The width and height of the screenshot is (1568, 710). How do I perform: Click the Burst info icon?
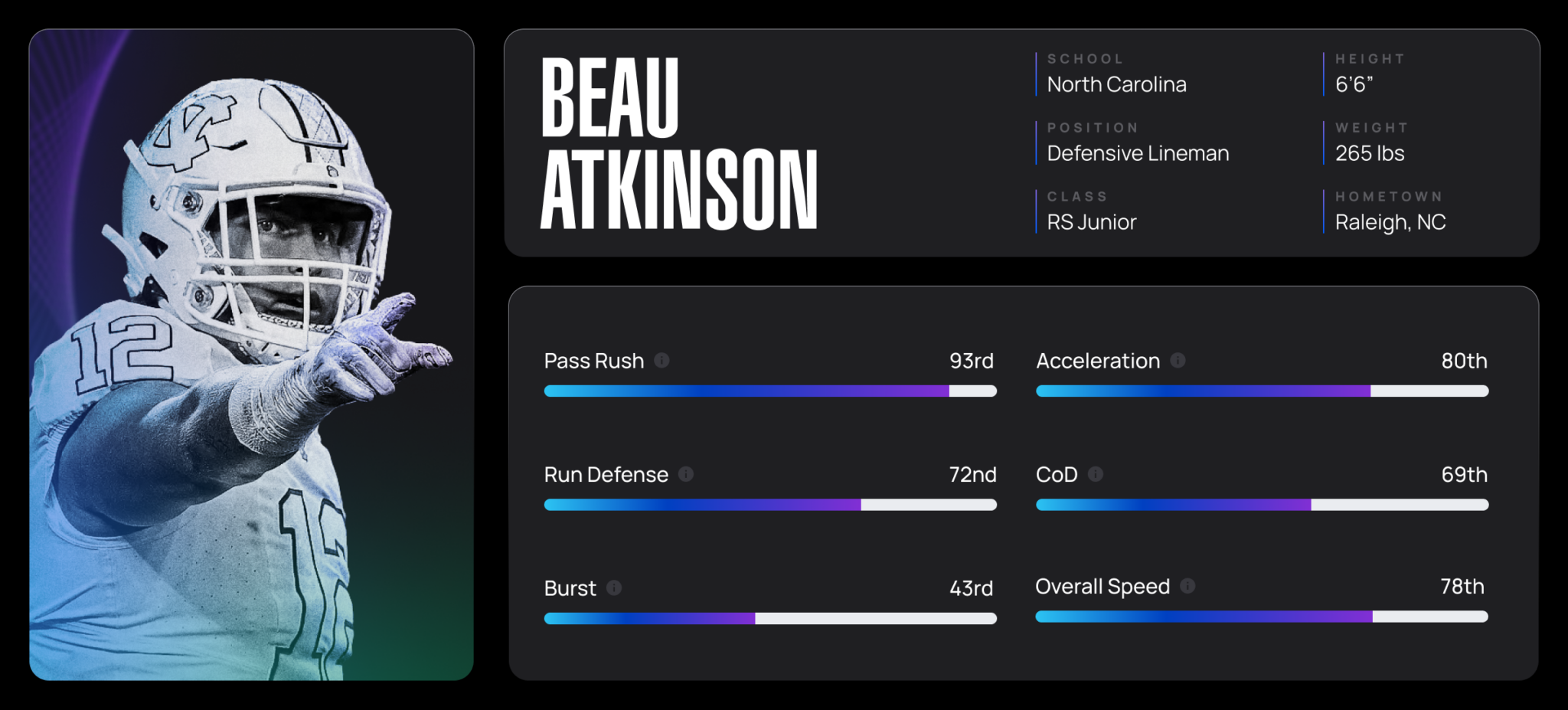tap(612, 588)
